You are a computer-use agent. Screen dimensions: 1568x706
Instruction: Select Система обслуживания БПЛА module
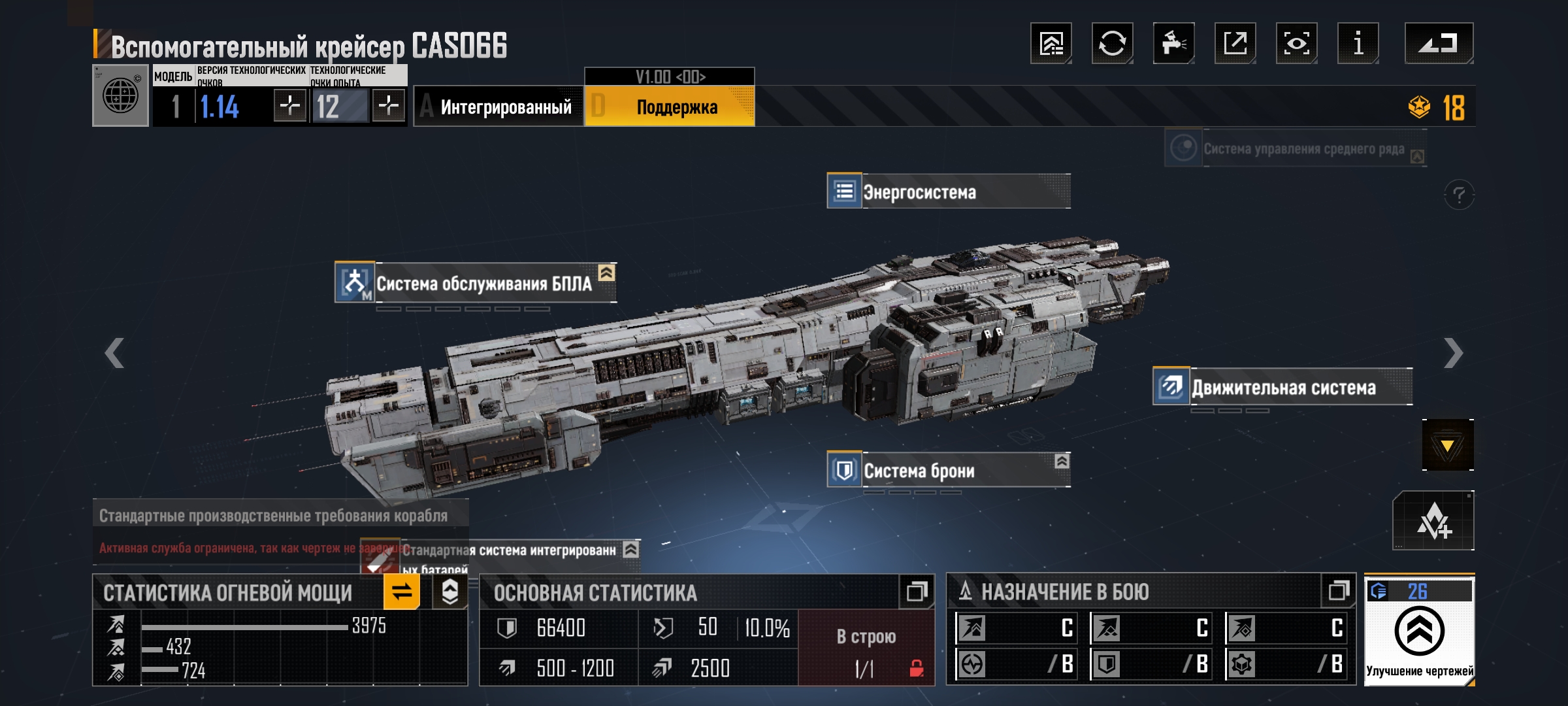[475, 283]
